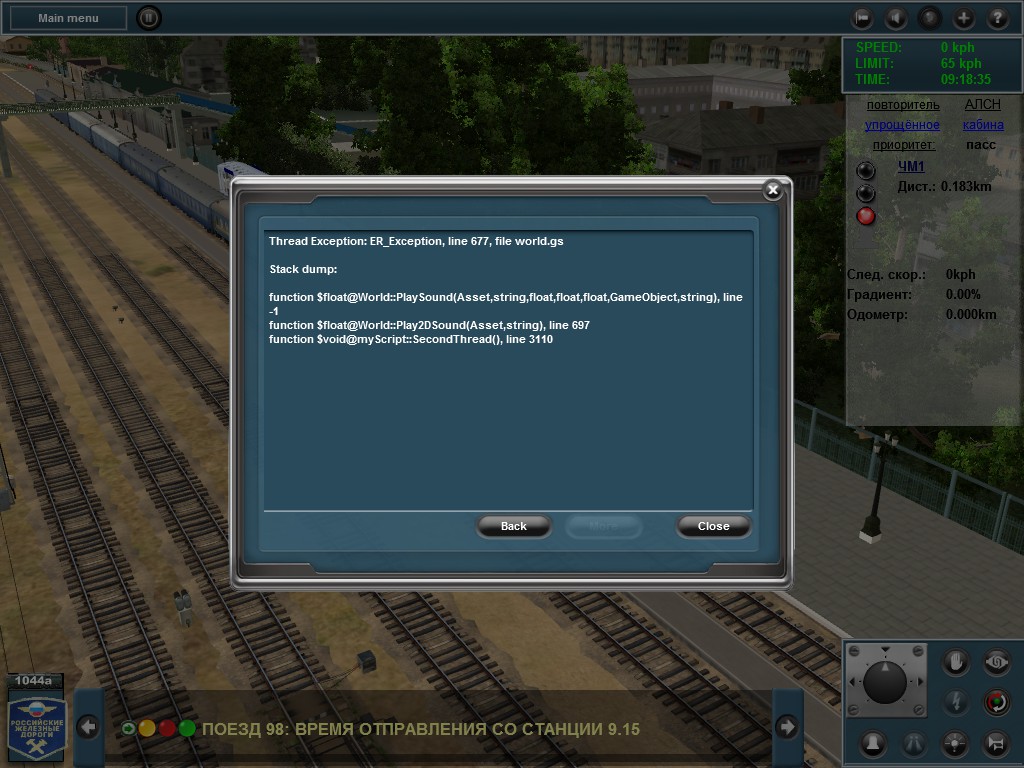The height and width of the screenshot is (768, 1024).
Task: Show the next message with the right arrow
Action: coord(787,727)
